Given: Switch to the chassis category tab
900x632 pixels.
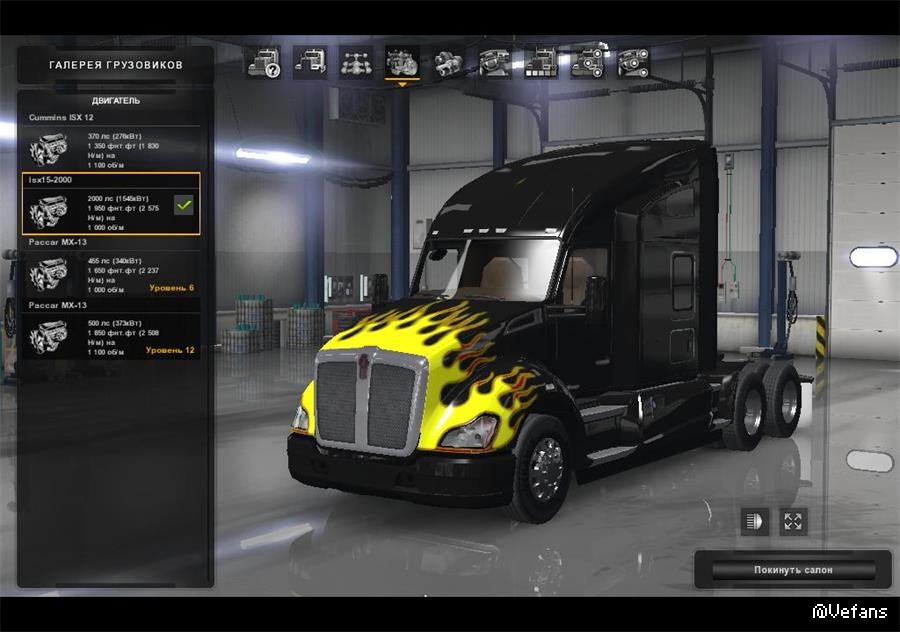Looking at the screenshot, I should point(356,63).
